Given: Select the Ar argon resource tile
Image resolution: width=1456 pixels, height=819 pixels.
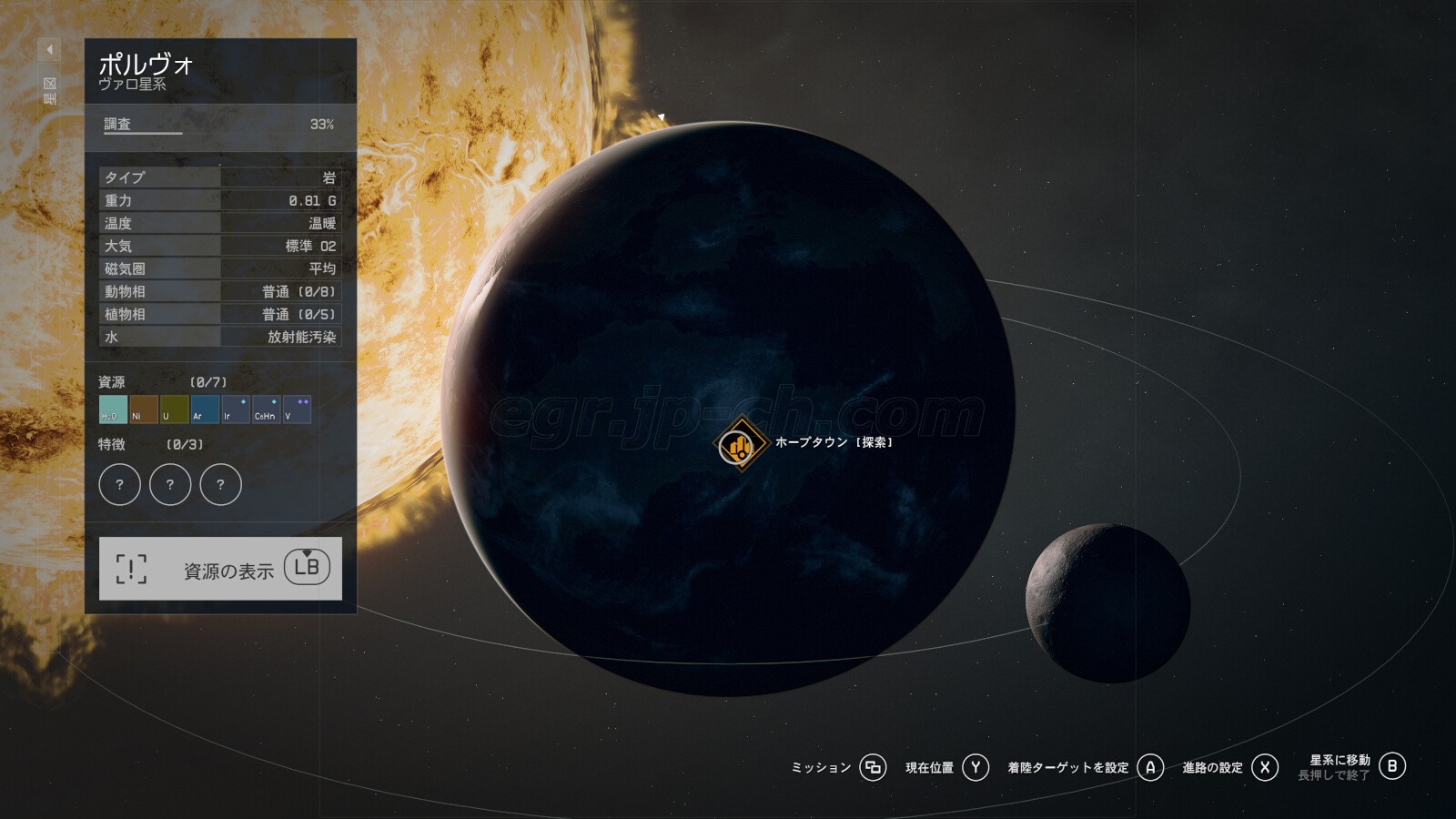Looking at the screenshot, I should (x=205, y=409).
